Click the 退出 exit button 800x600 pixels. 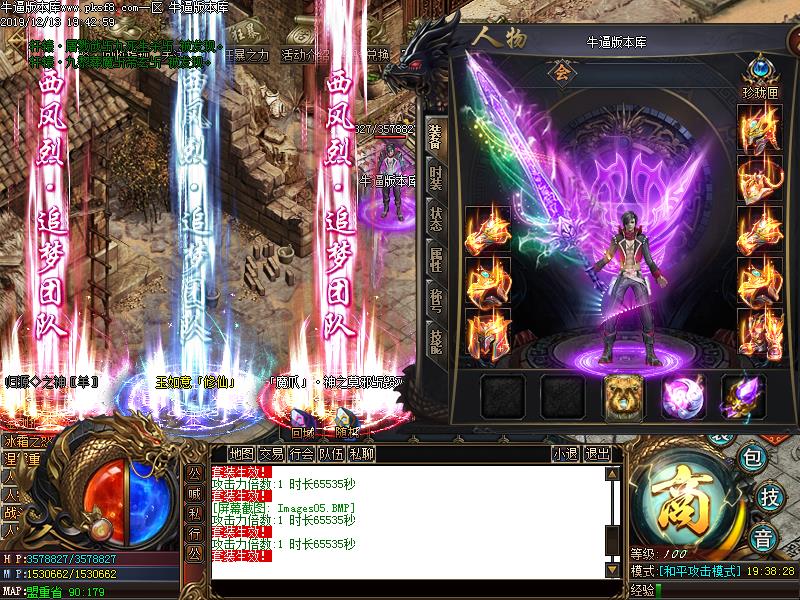coord(597,454)
